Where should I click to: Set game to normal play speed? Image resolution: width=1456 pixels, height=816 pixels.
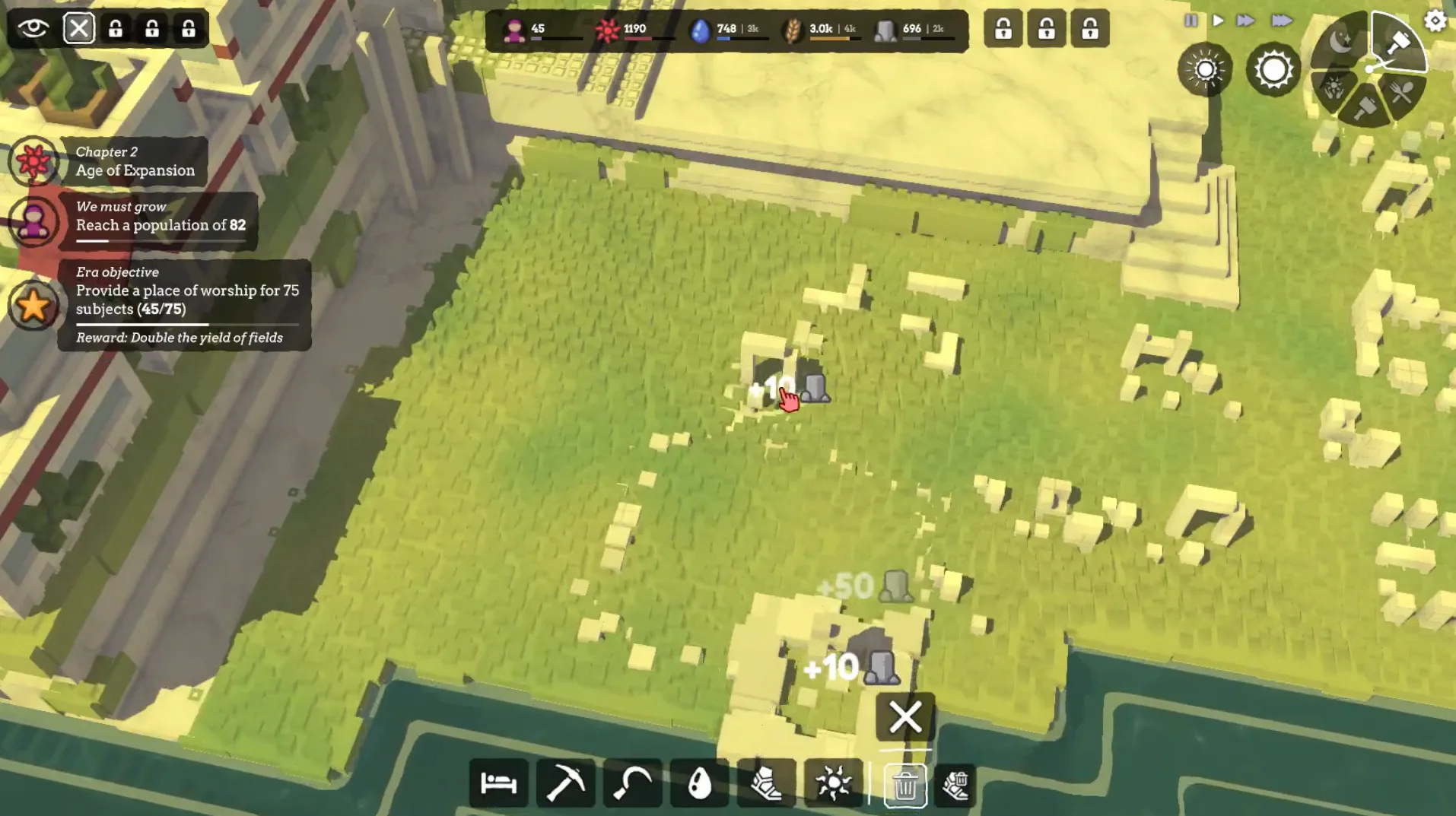coord(1218,21)
